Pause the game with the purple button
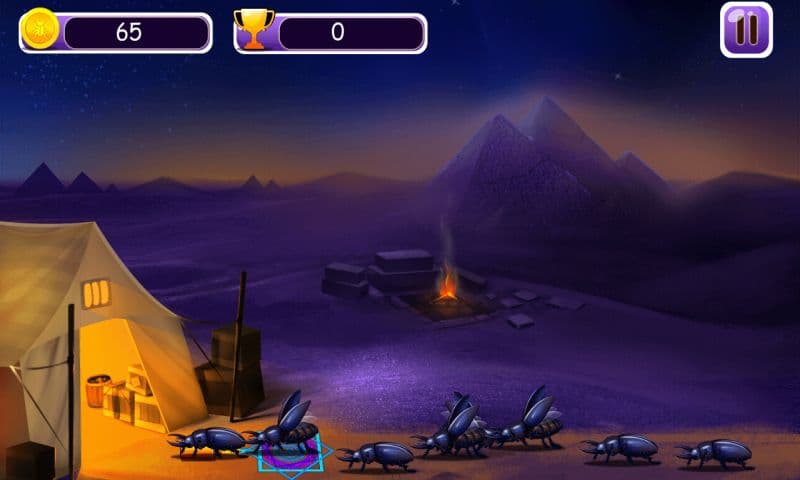800x480 pixels. tap(746, 30)
